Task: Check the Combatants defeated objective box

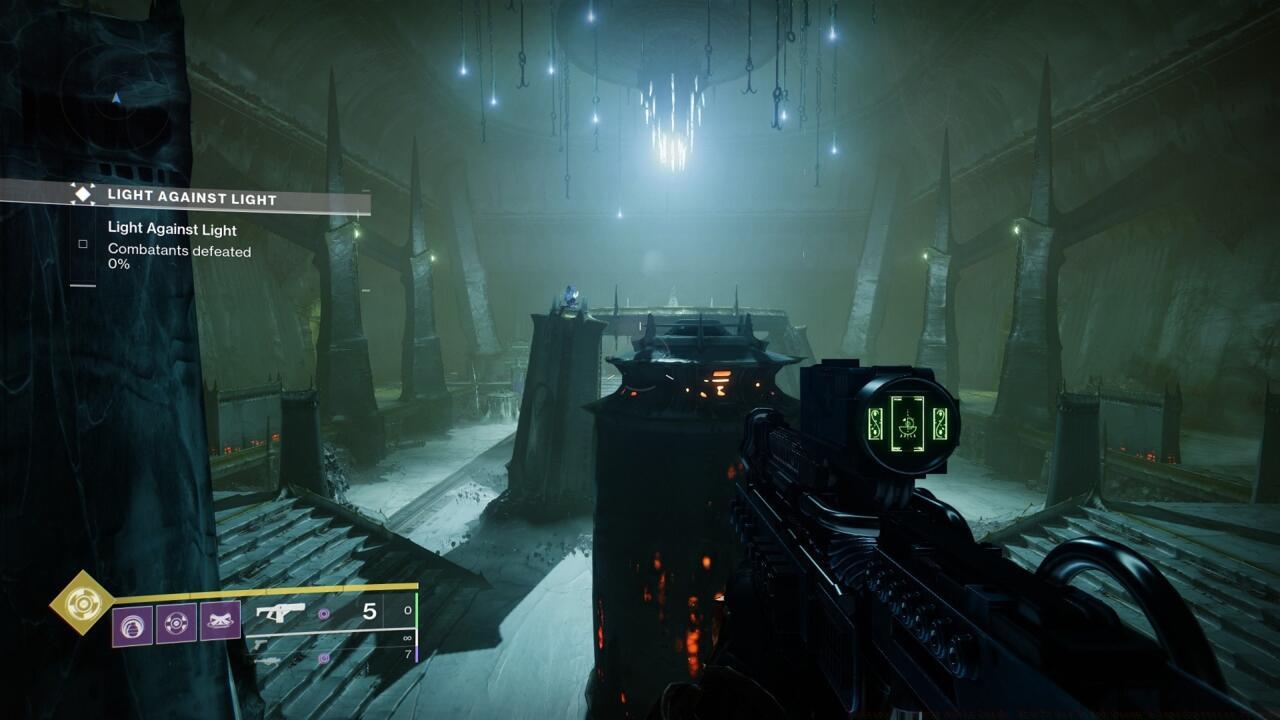Action: pos(83,243)
